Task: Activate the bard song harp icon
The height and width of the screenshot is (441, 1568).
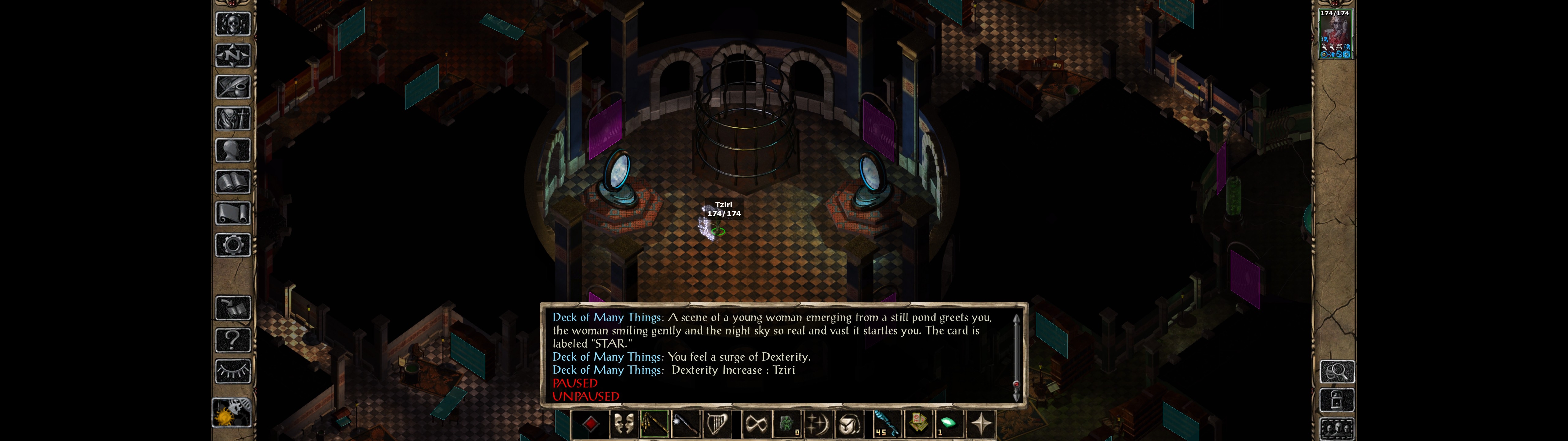Action: pos(717,424)
